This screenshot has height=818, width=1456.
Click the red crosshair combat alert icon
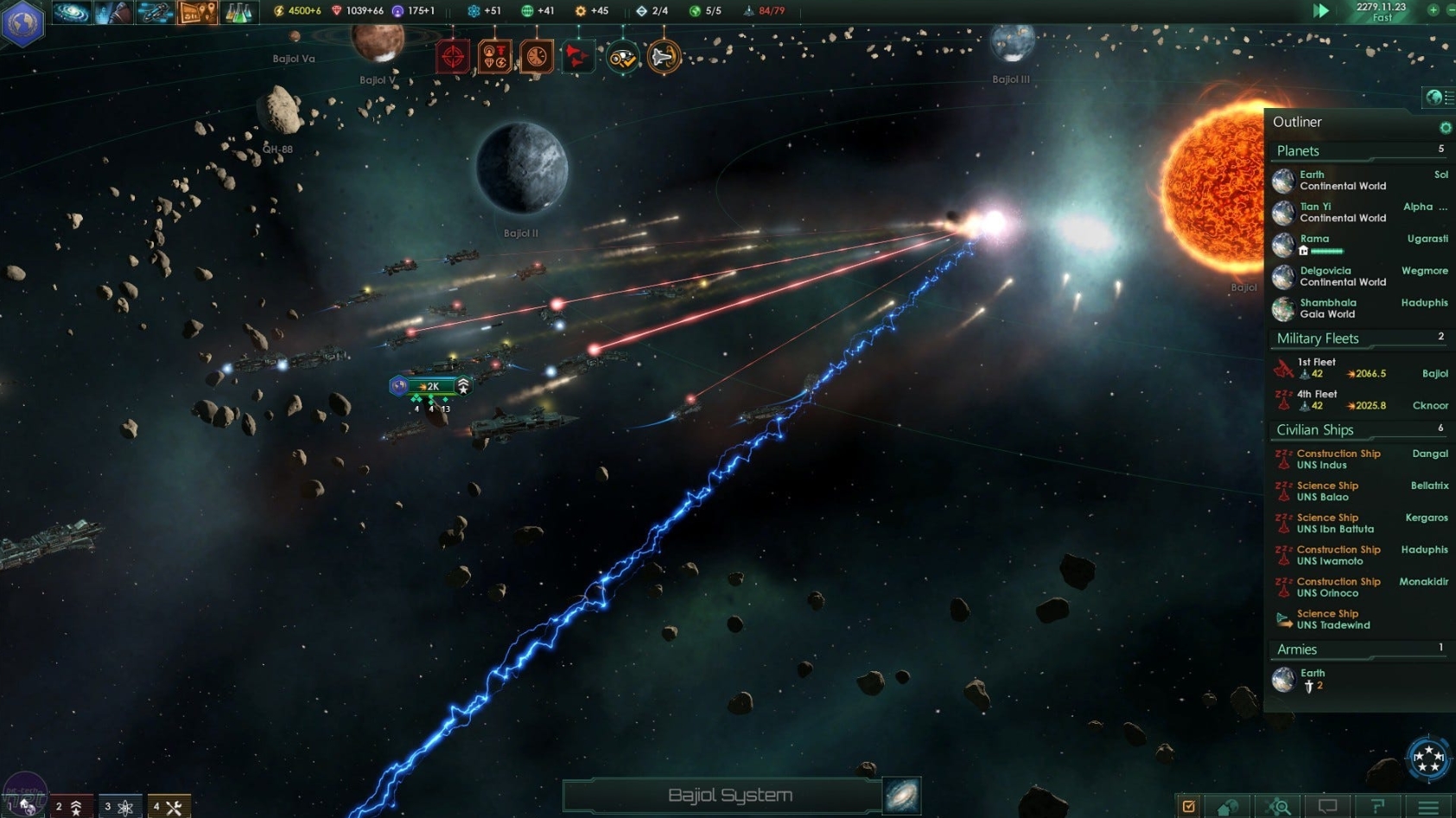coord(453,55)
